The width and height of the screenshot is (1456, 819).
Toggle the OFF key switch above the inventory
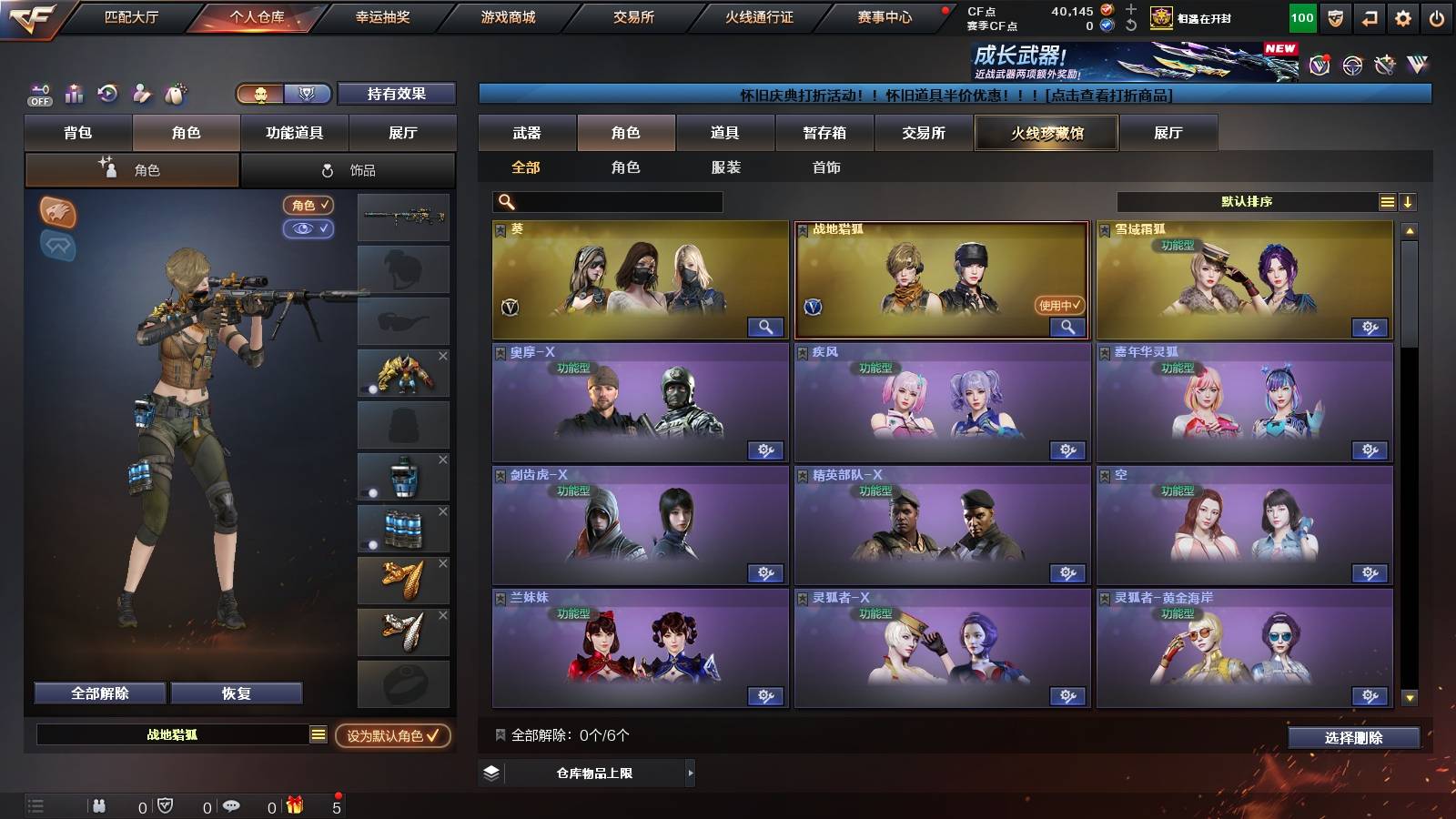[x=38, y=92]
